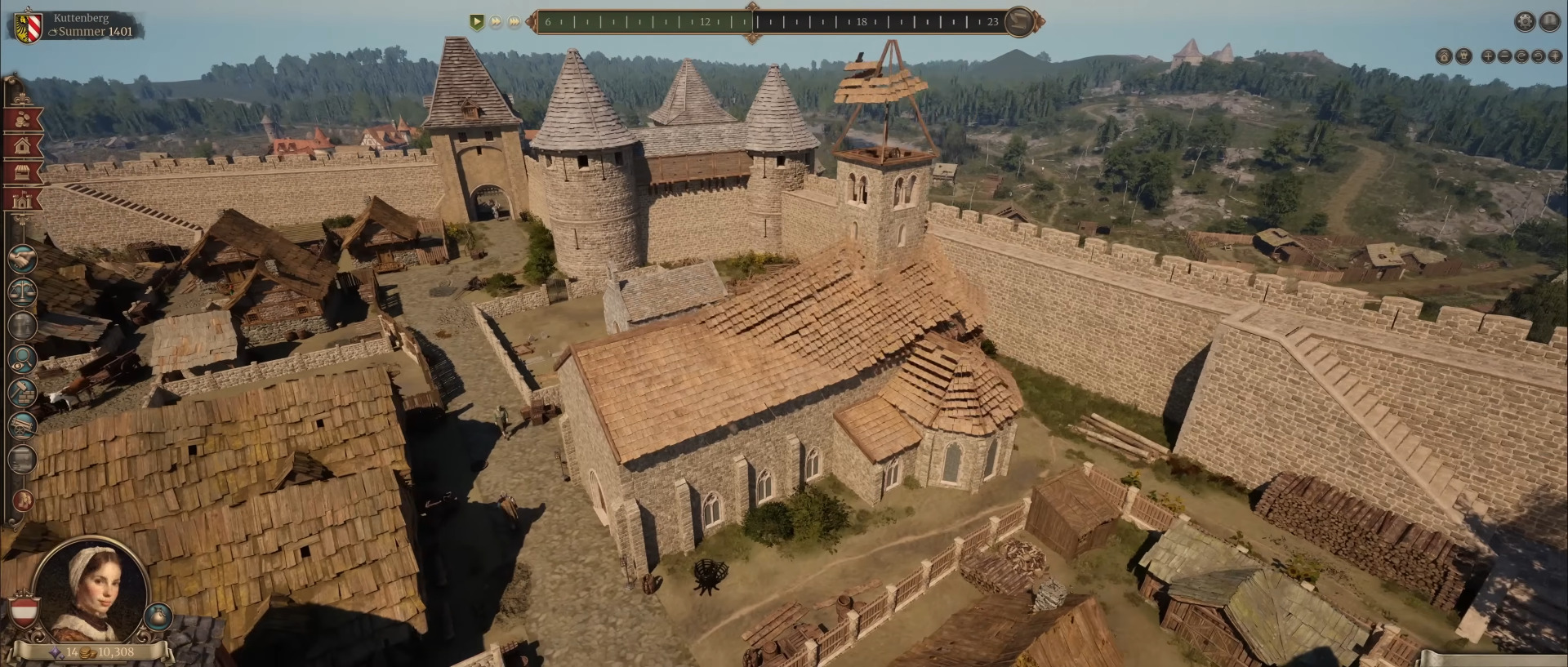Screen dimensions: 1568x667
Task: Open the book icon next to settings
Action: pyautogui.click(x=1549, y=22)
